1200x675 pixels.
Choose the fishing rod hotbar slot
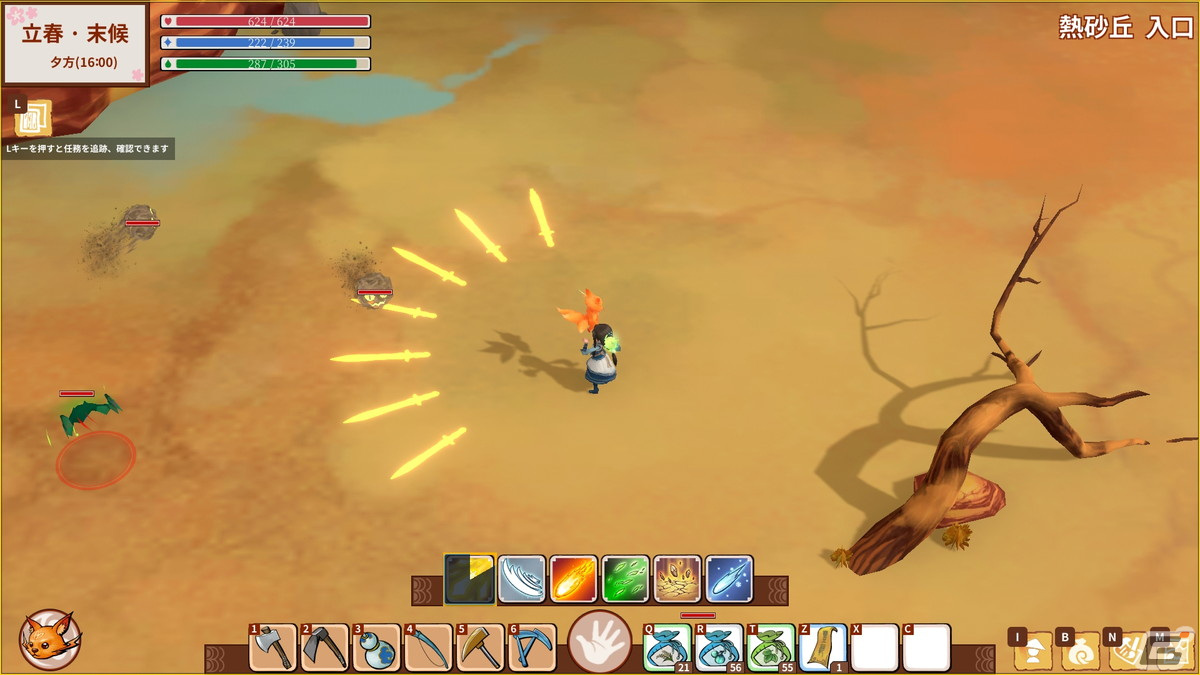click(429, 648)
